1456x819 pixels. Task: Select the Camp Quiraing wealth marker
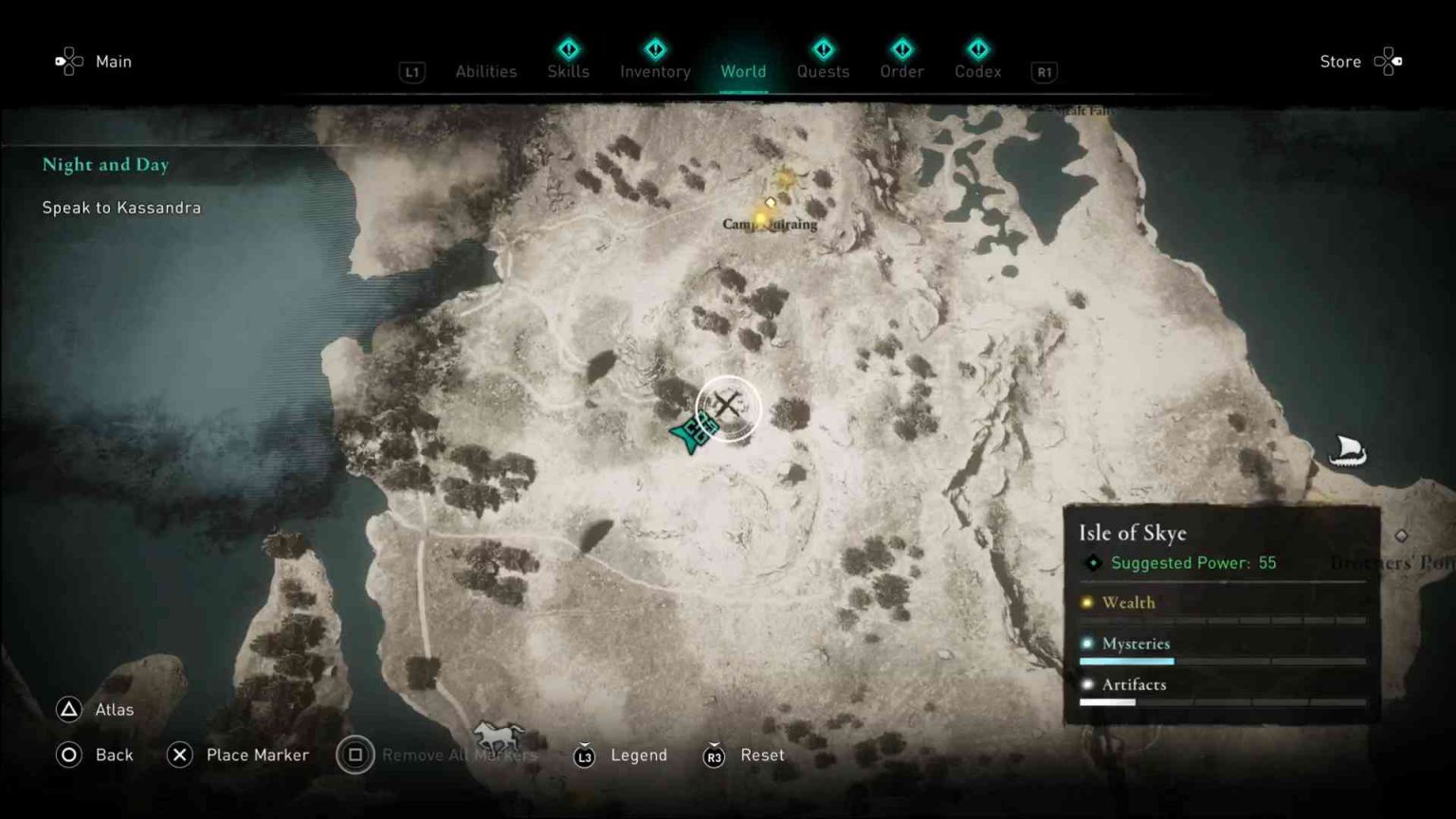coord(766,212)
